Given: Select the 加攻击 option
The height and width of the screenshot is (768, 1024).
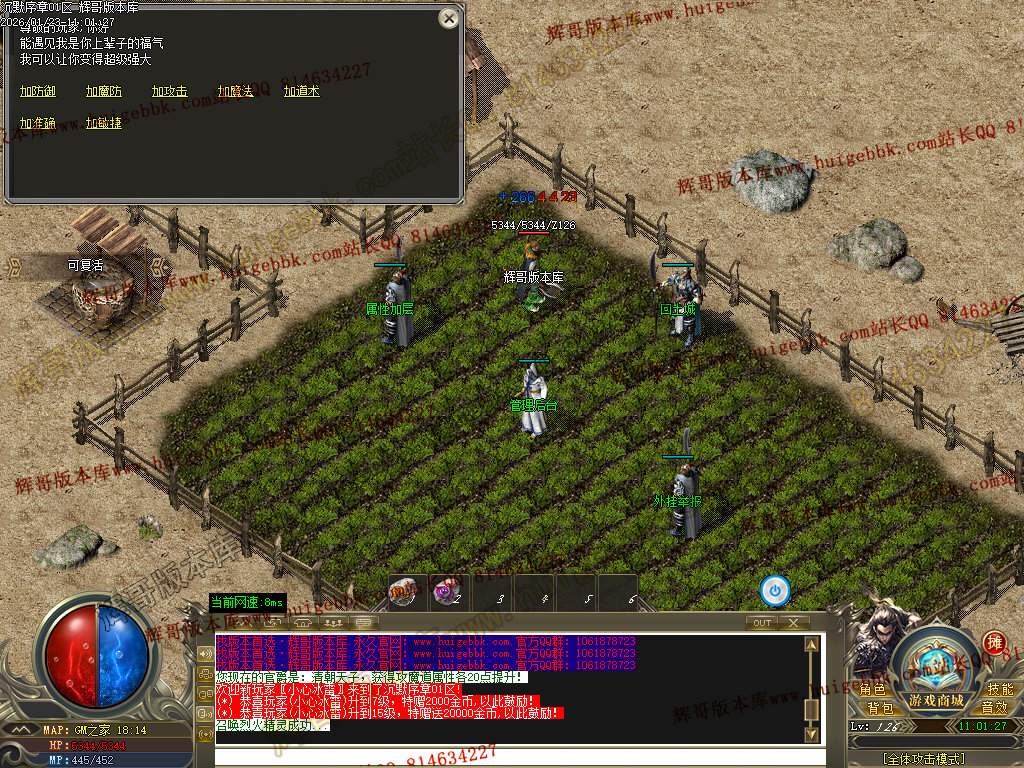Looking at the screenshot, I should 170,91.
